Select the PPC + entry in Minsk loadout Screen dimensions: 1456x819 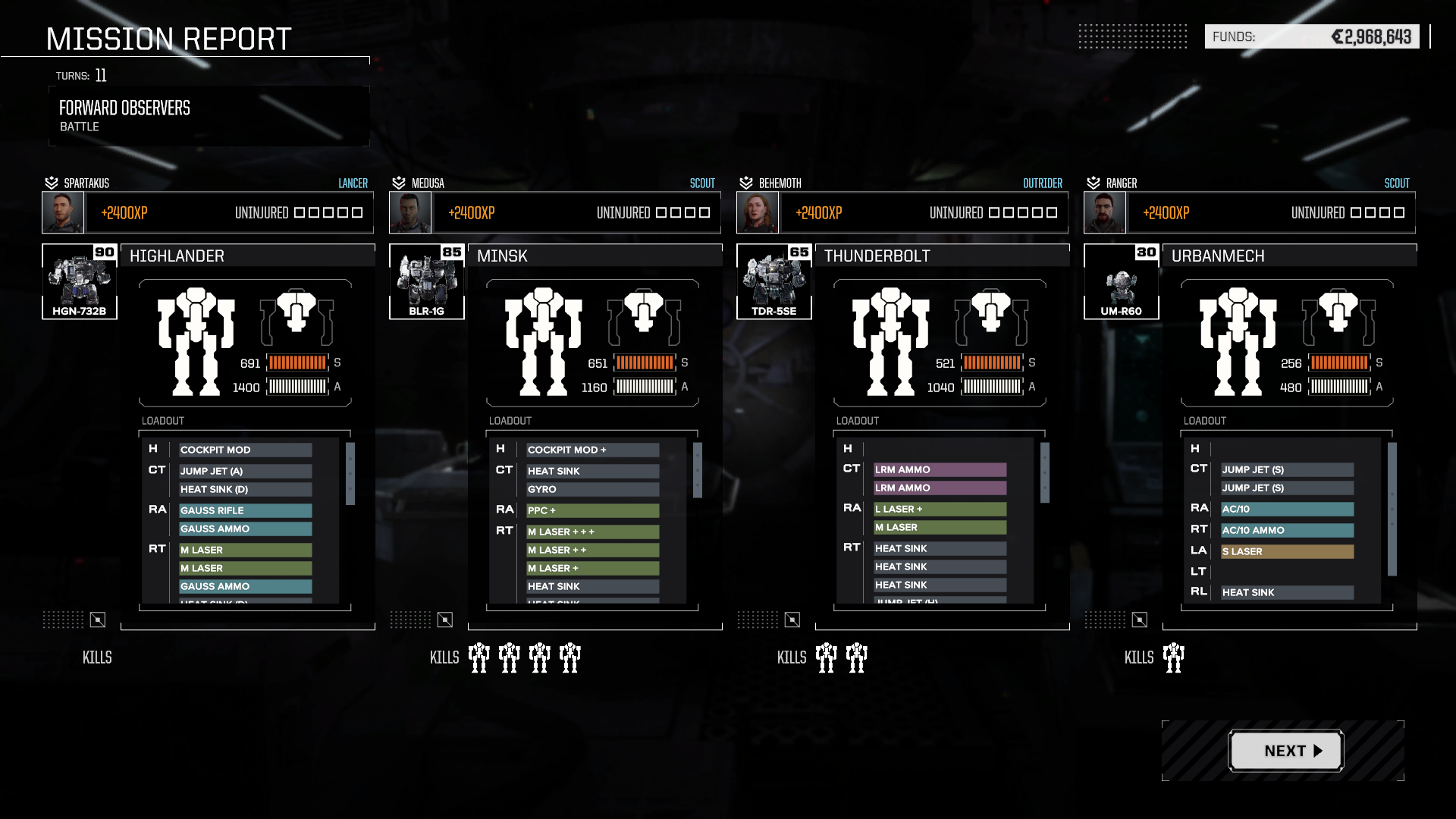592,510
